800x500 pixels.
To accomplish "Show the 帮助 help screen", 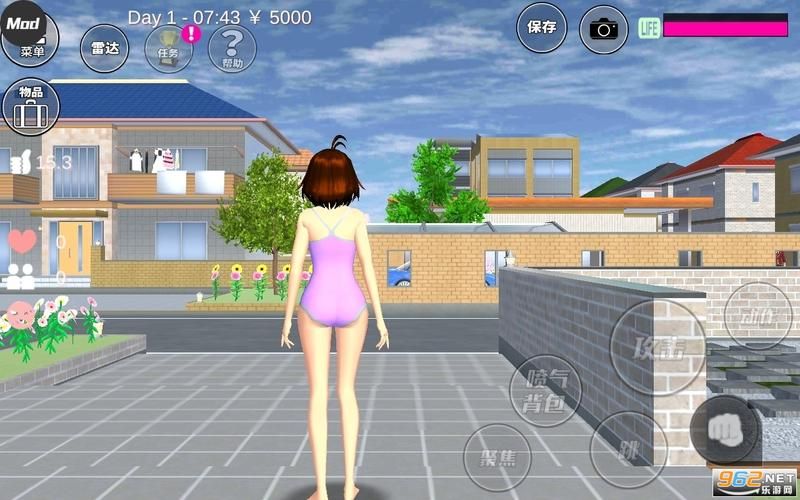I will pos(232,48).
